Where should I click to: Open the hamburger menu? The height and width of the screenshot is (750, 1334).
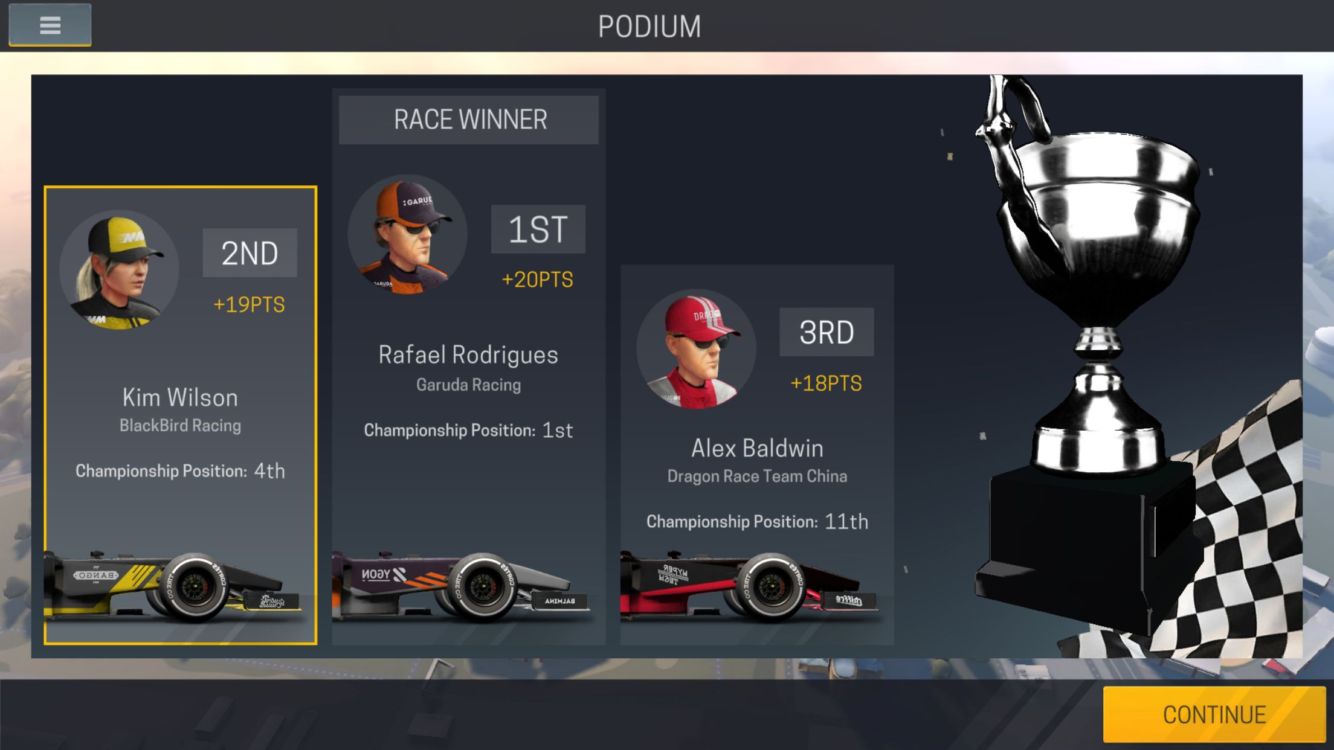50,25
